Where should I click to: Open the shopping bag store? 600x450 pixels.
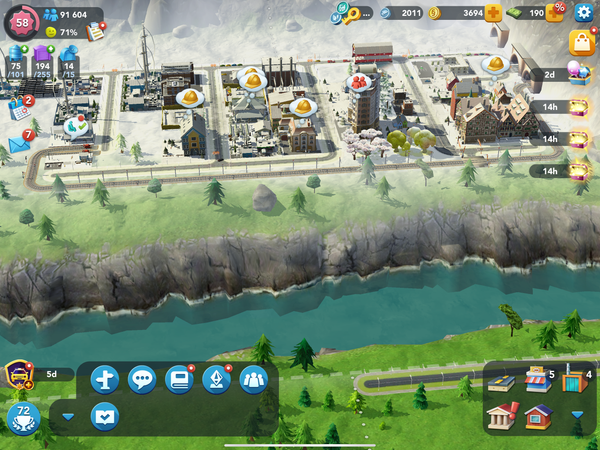coord(581,42)
